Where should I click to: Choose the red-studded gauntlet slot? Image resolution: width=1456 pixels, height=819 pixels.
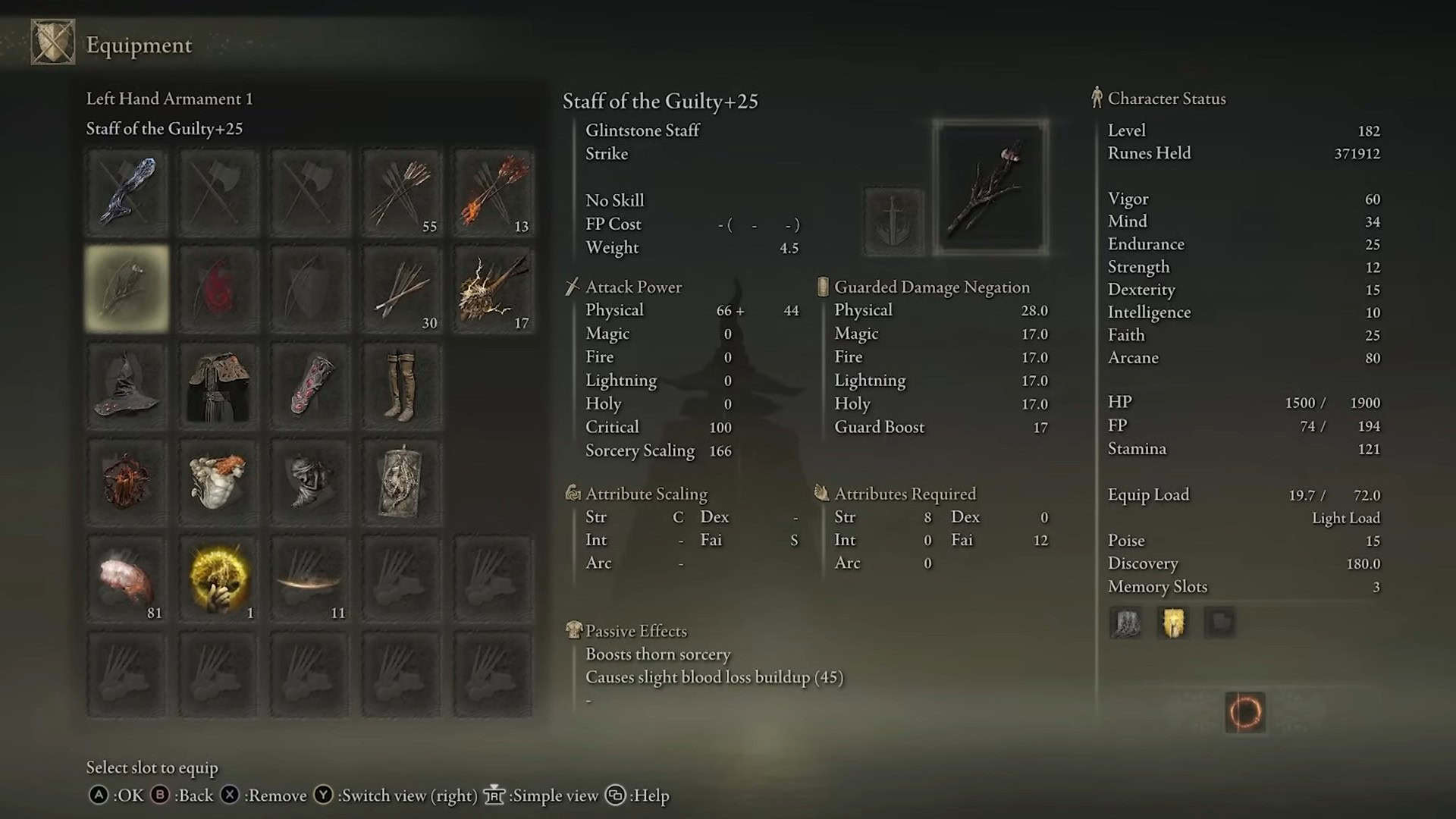coord(309,386)
